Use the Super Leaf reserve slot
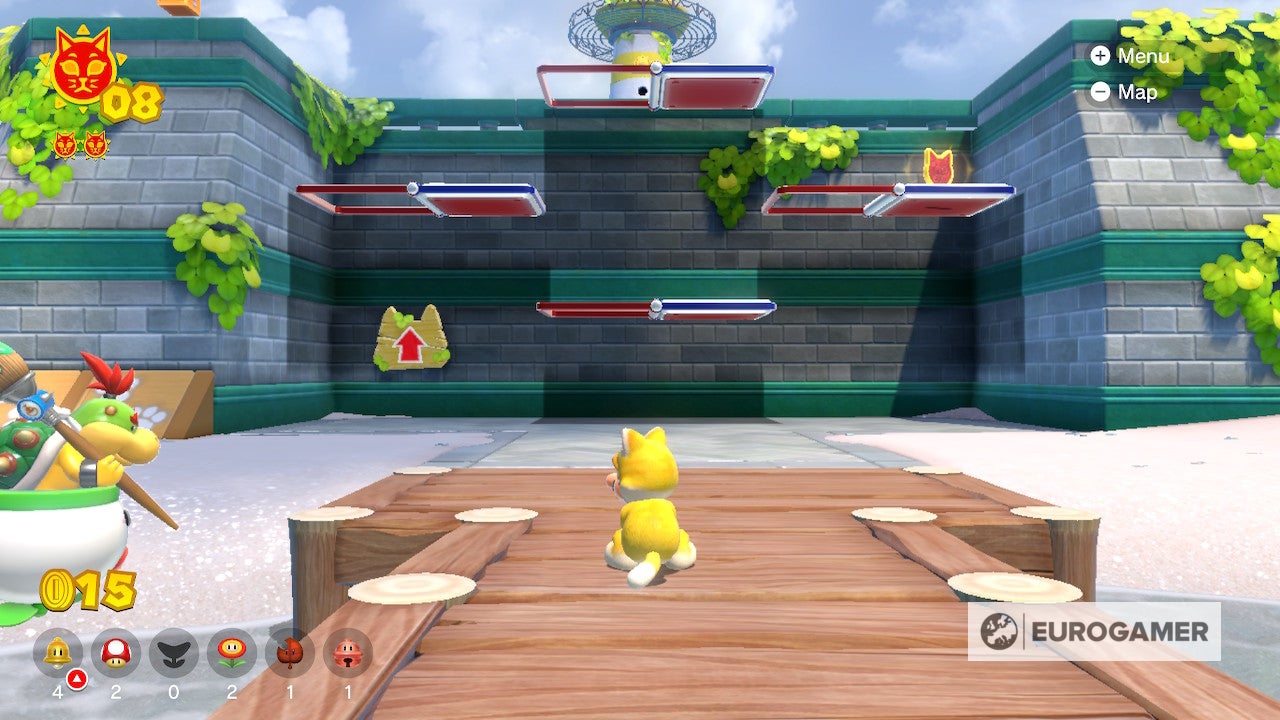This screenshot has width=1280, height=720. [x=290, y=653]
